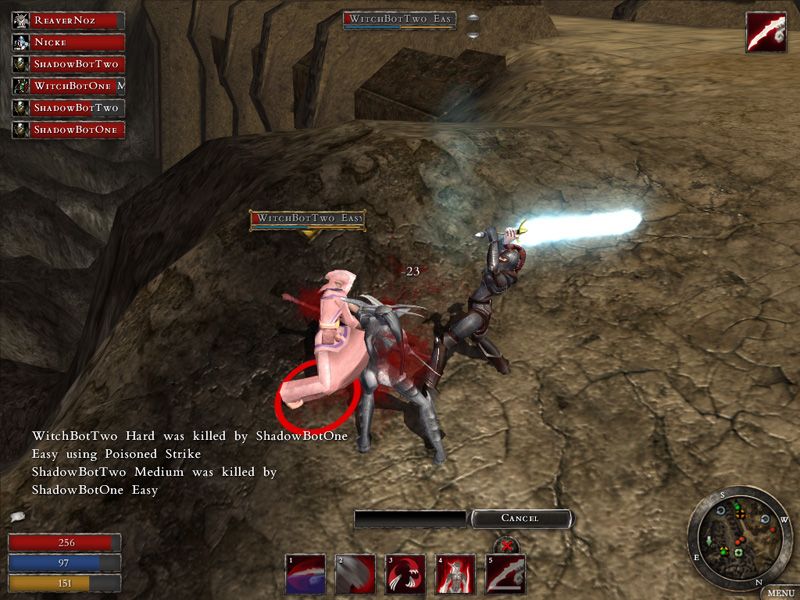This screenshot has height=600, width=800.
Task: Click the red blade status icon
Action: pos(765,32)
